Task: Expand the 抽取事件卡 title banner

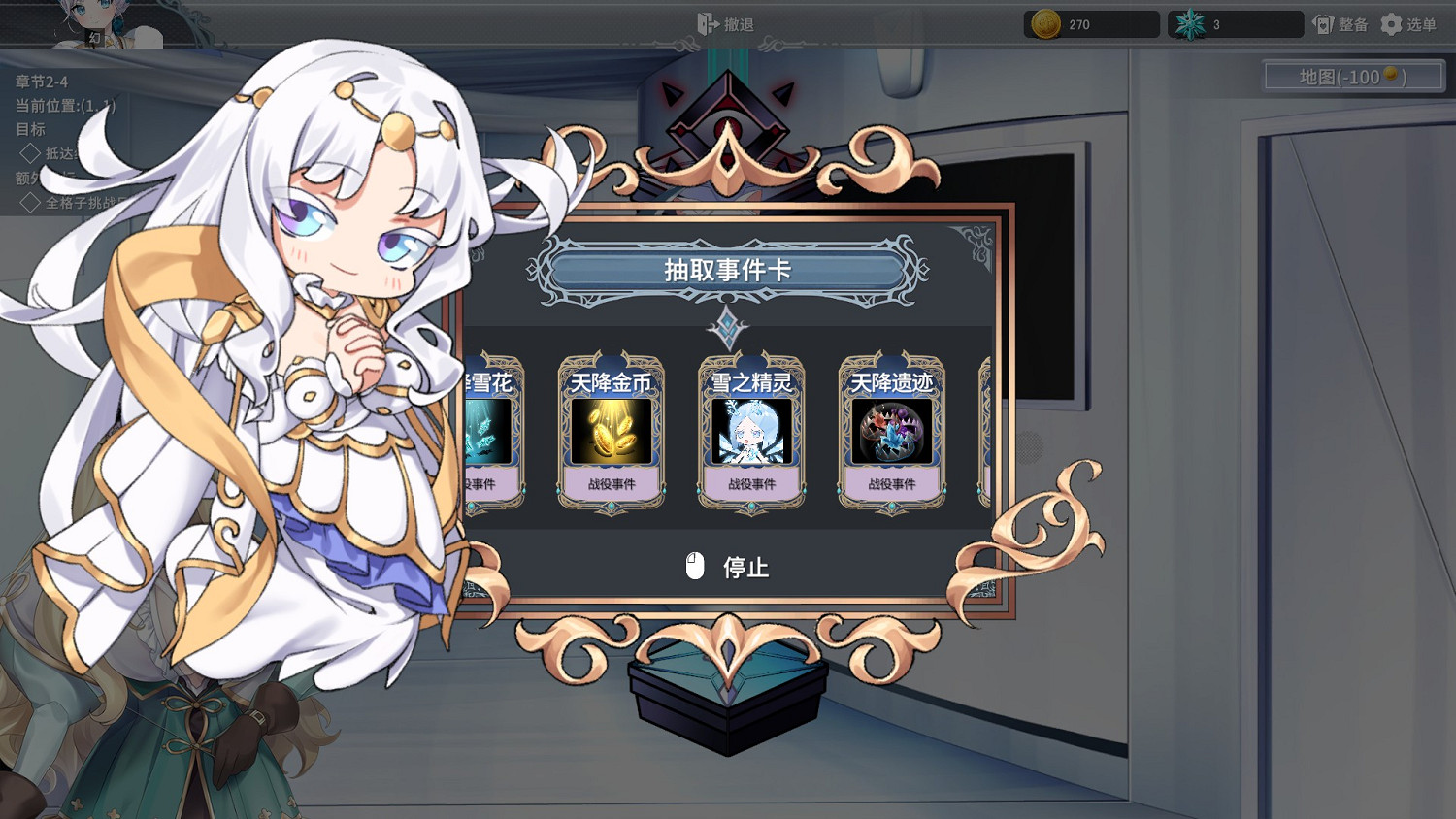Action: click(727, 272)
